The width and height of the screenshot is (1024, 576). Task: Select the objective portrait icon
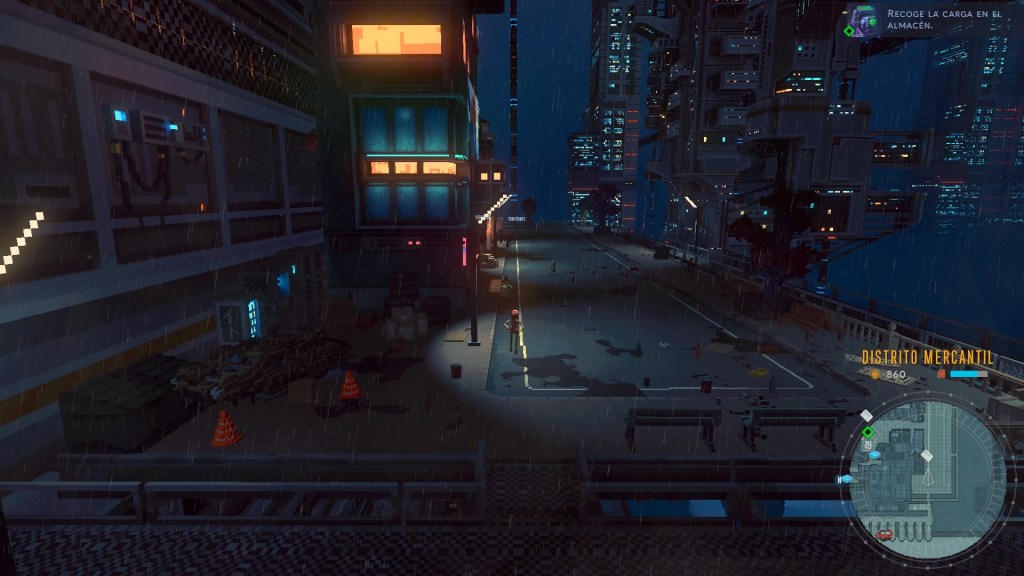(862, 20)
